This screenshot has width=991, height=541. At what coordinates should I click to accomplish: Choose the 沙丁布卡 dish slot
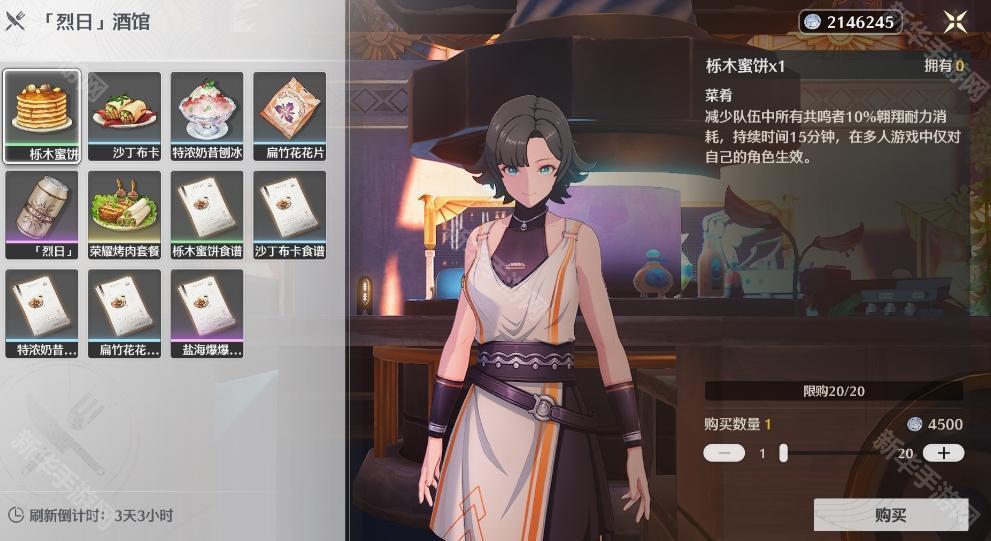(124, 115)
